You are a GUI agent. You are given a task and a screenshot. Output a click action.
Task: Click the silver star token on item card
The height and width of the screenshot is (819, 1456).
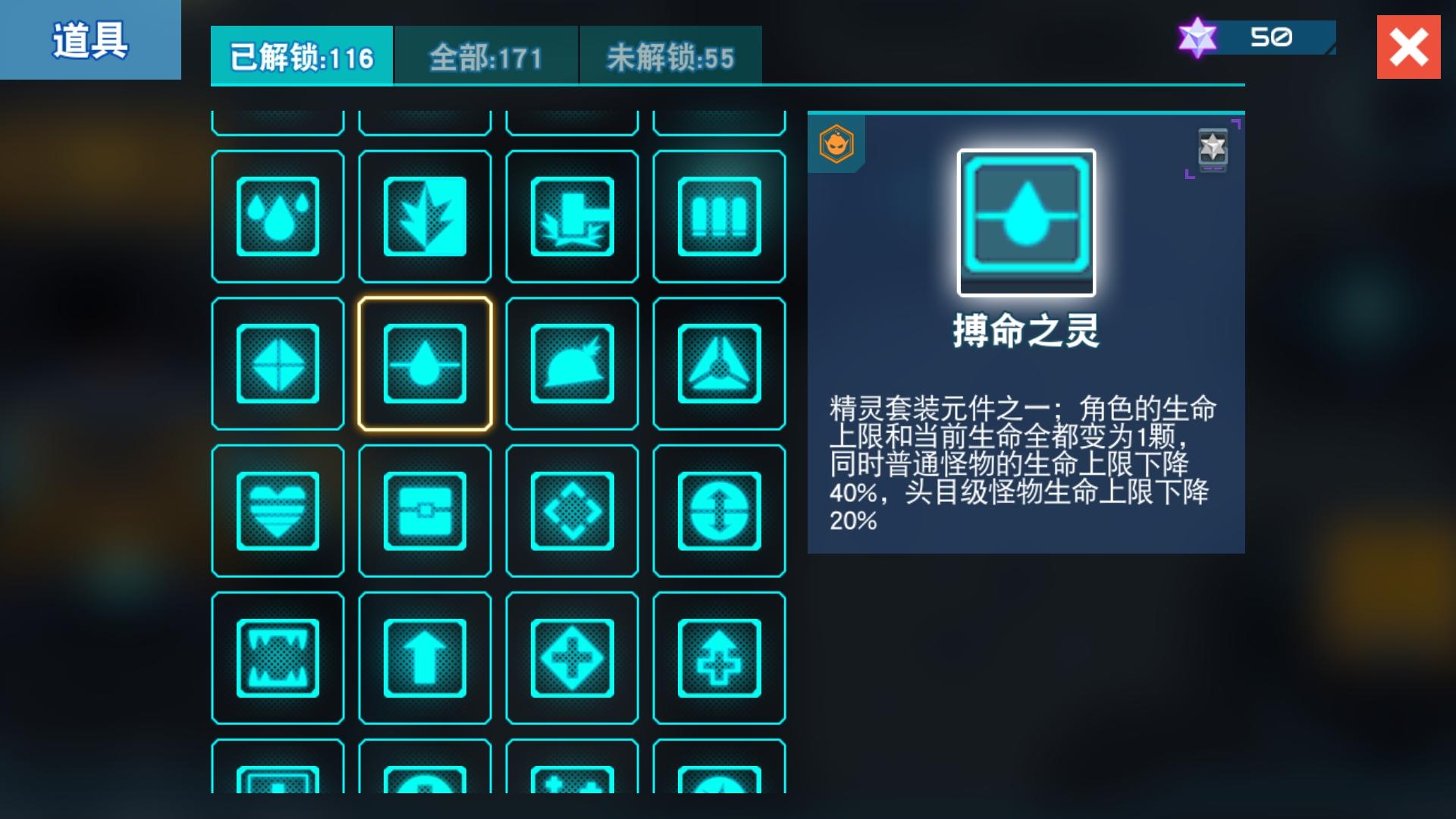coord(1213,149)
